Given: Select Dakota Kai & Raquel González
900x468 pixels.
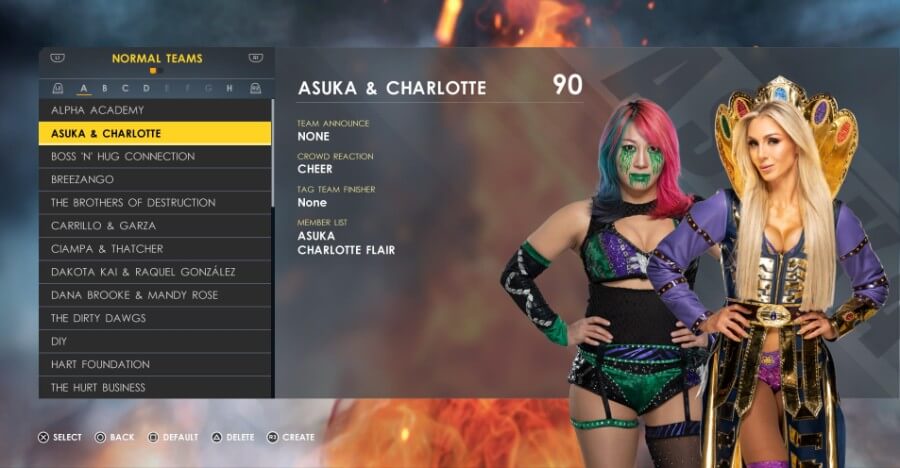Looking at the screenshot, I should click(154, 271).
